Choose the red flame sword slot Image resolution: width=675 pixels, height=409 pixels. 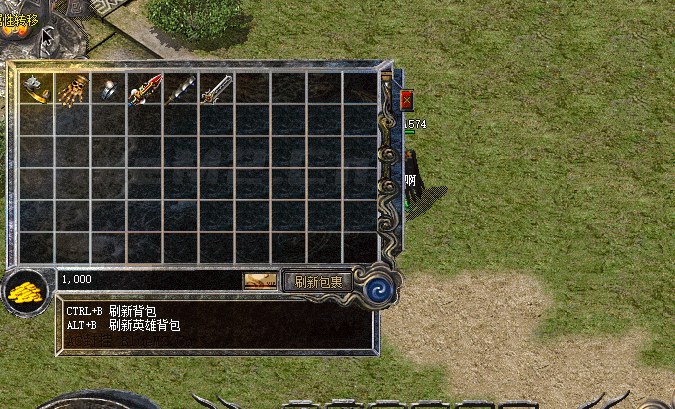point(145,89)
